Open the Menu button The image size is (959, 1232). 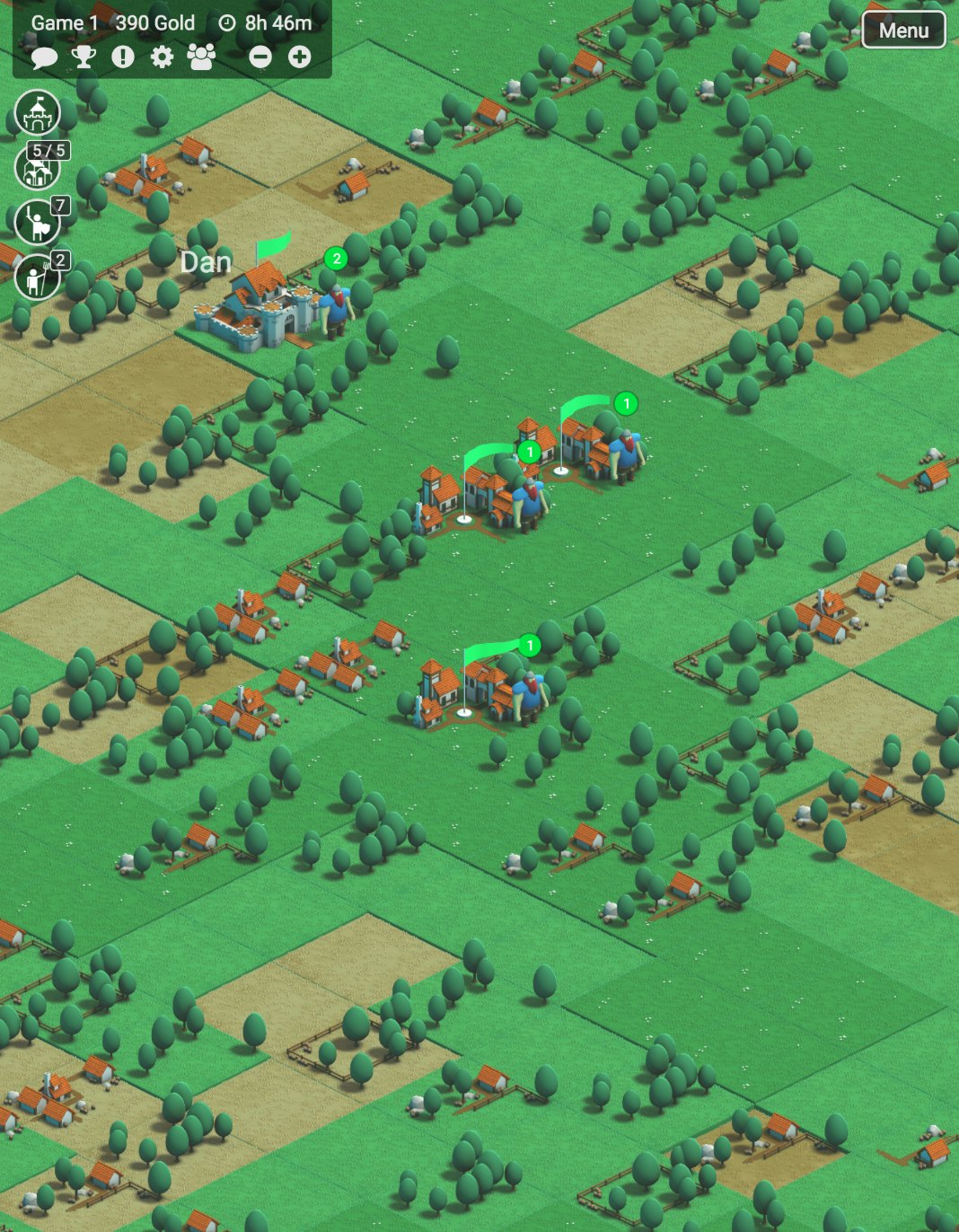[903, 31]
